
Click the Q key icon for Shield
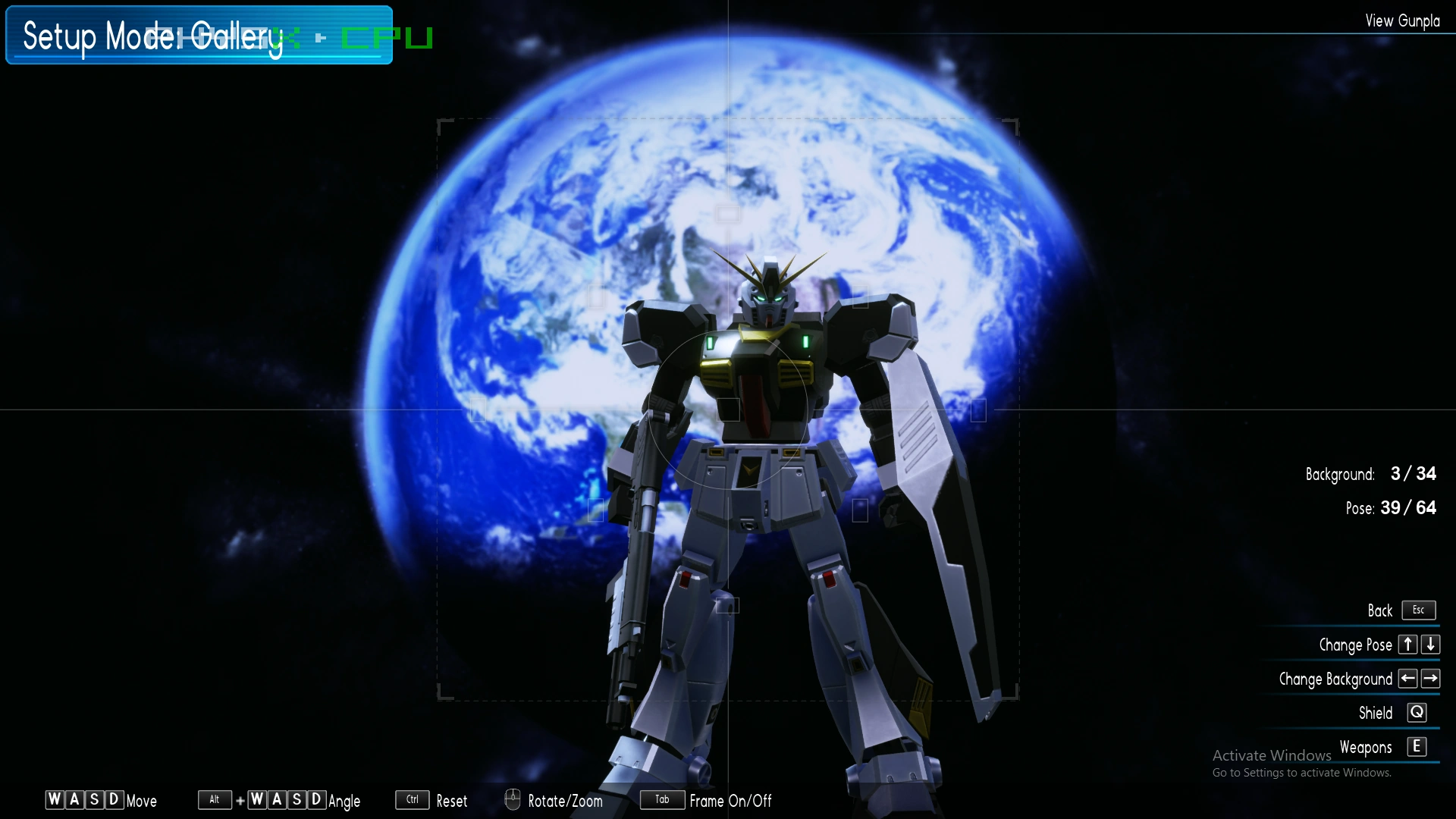(x=1417, y=712)
